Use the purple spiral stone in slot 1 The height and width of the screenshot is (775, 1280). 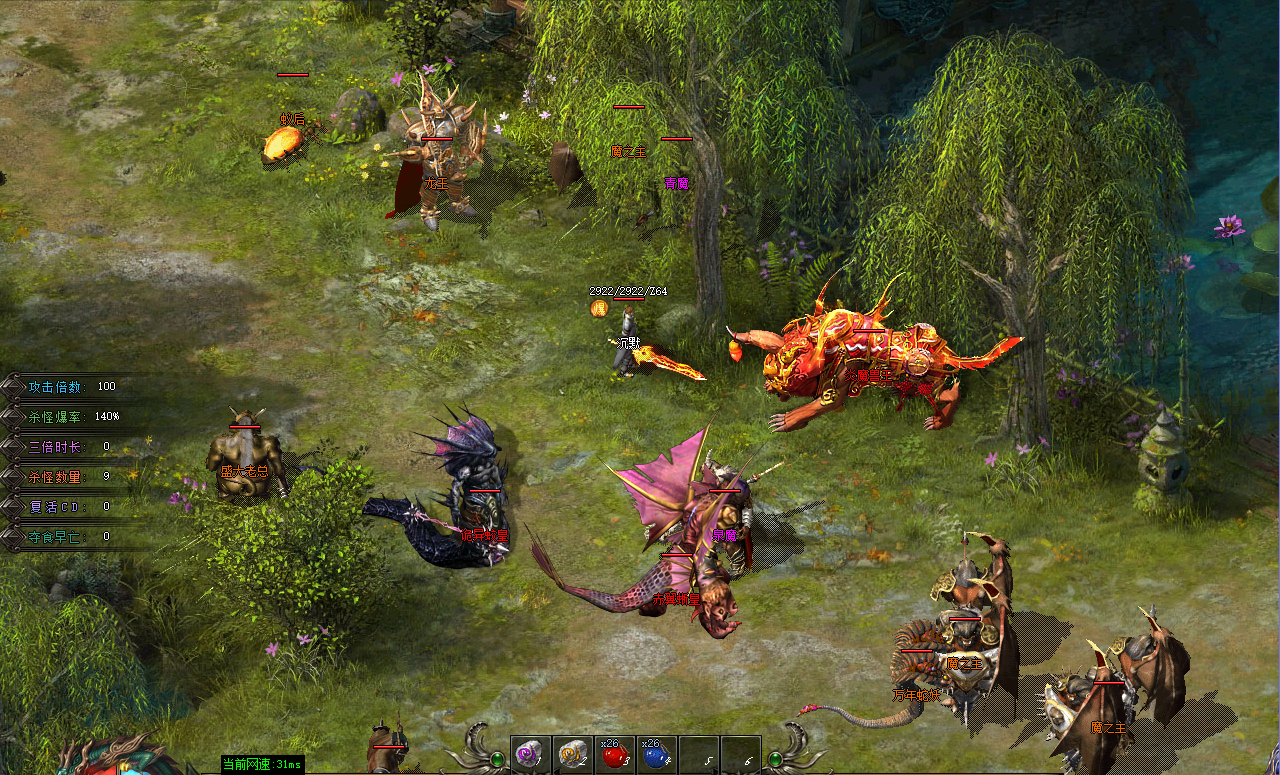530,755
